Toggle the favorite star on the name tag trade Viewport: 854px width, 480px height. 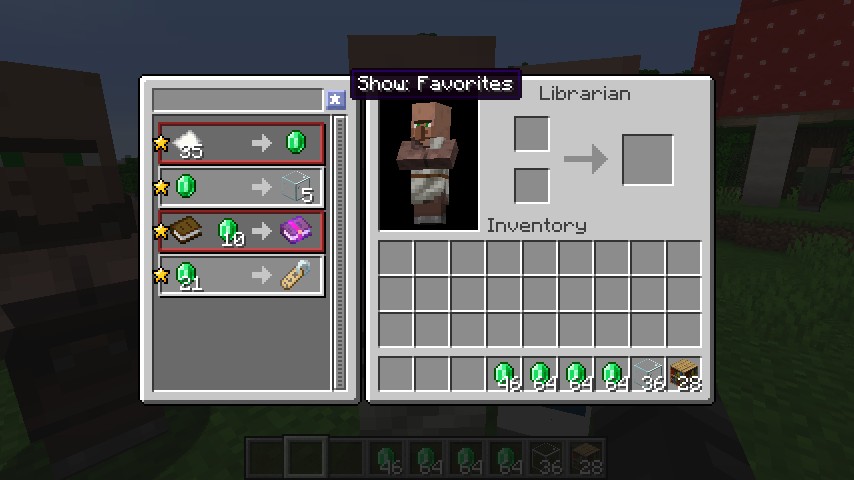161,275
